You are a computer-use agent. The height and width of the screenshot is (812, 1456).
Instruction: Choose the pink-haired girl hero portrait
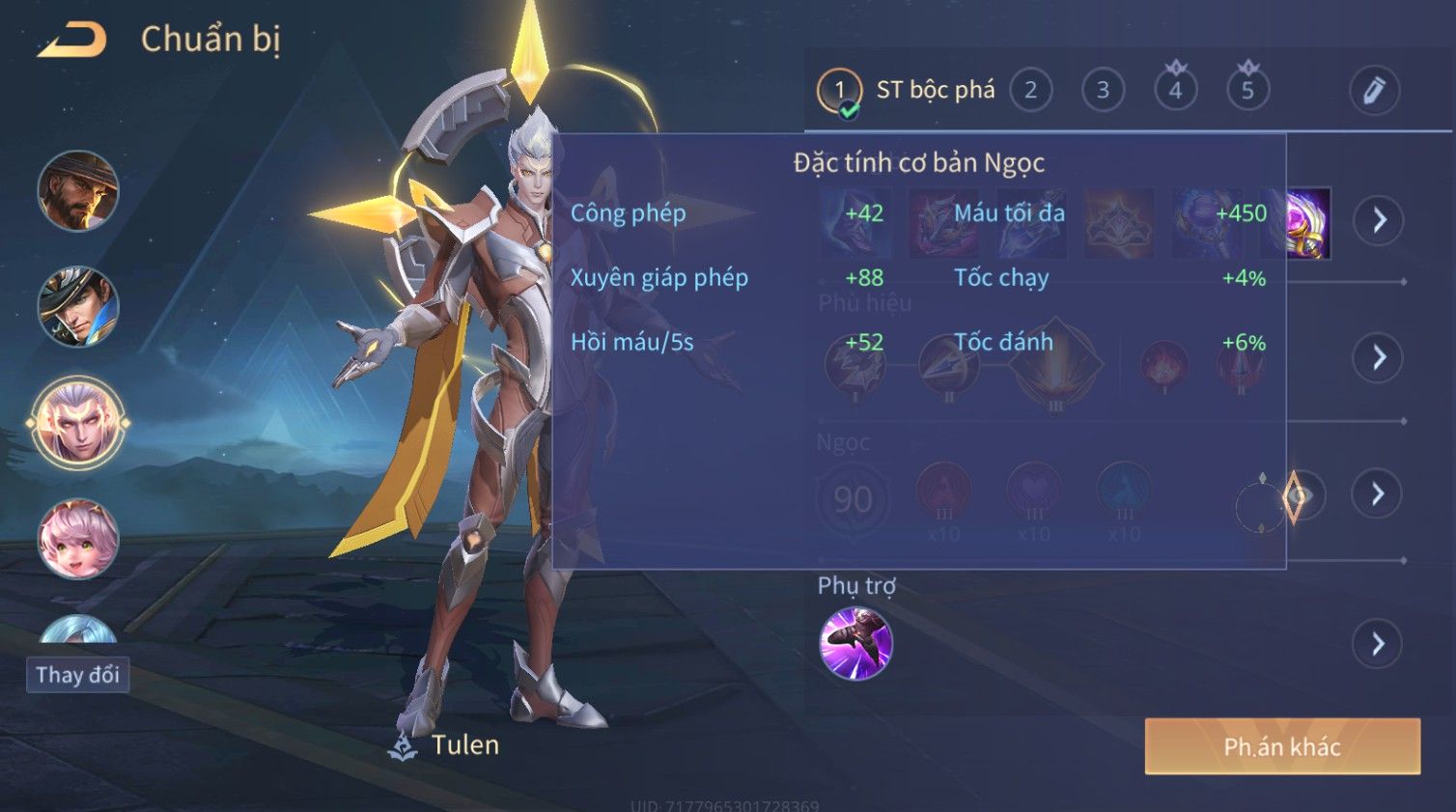[78, 539]
